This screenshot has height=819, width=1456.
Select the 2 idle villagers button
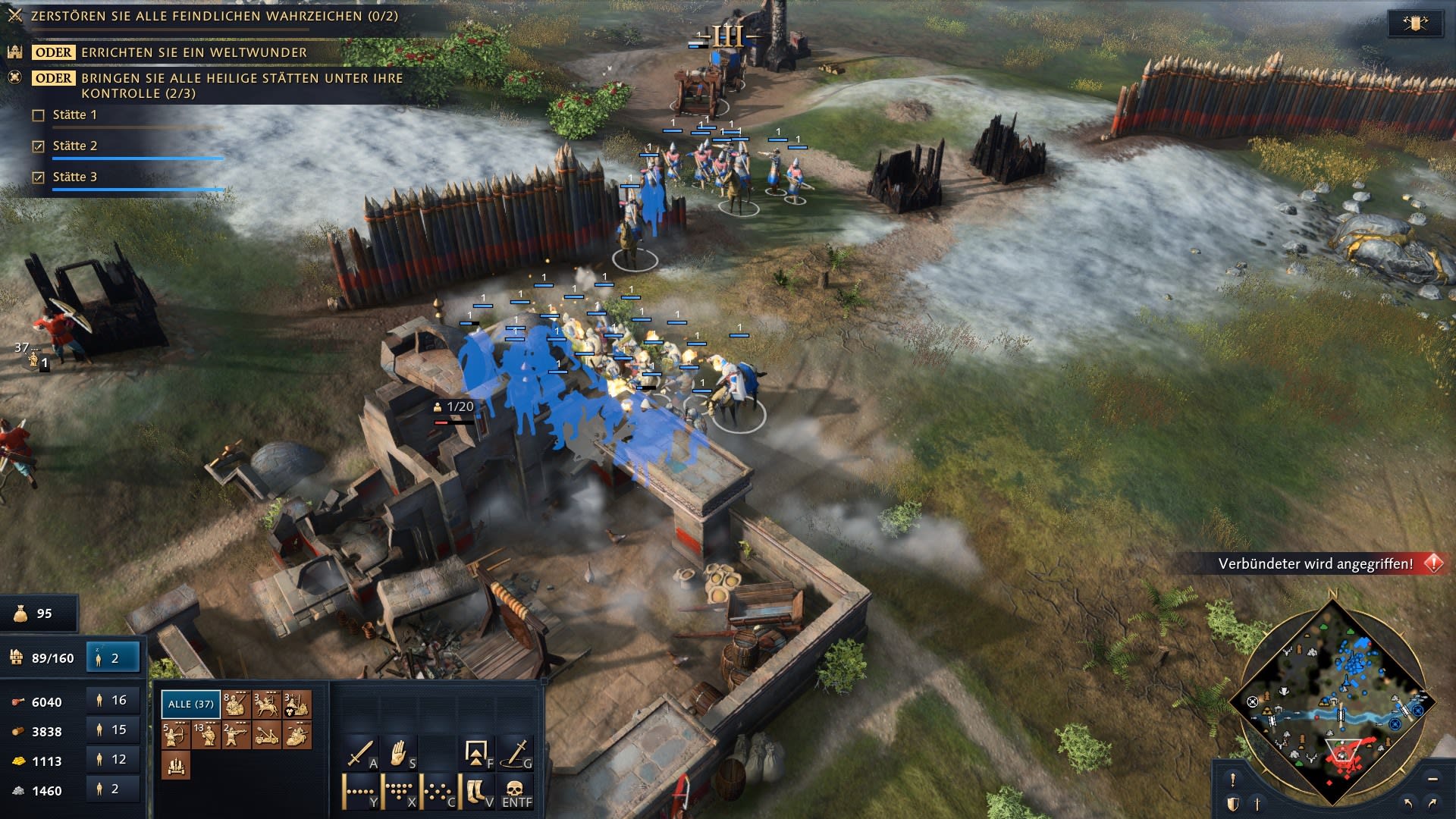pyautogui.click(x=113, y=658)
